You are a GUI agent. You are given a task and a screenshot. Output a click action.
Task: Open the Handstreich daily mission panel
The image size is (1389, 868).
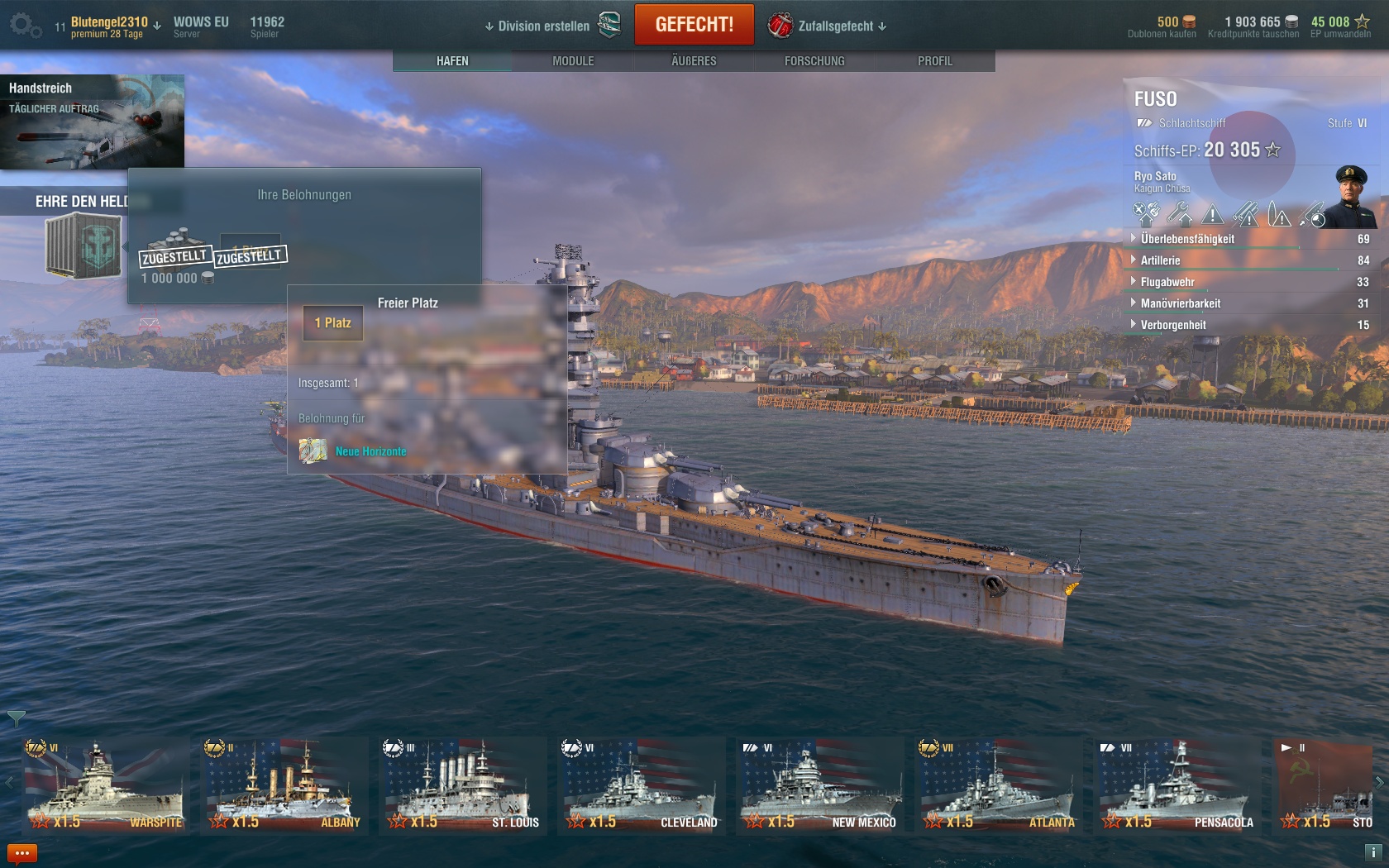[92, 122]
